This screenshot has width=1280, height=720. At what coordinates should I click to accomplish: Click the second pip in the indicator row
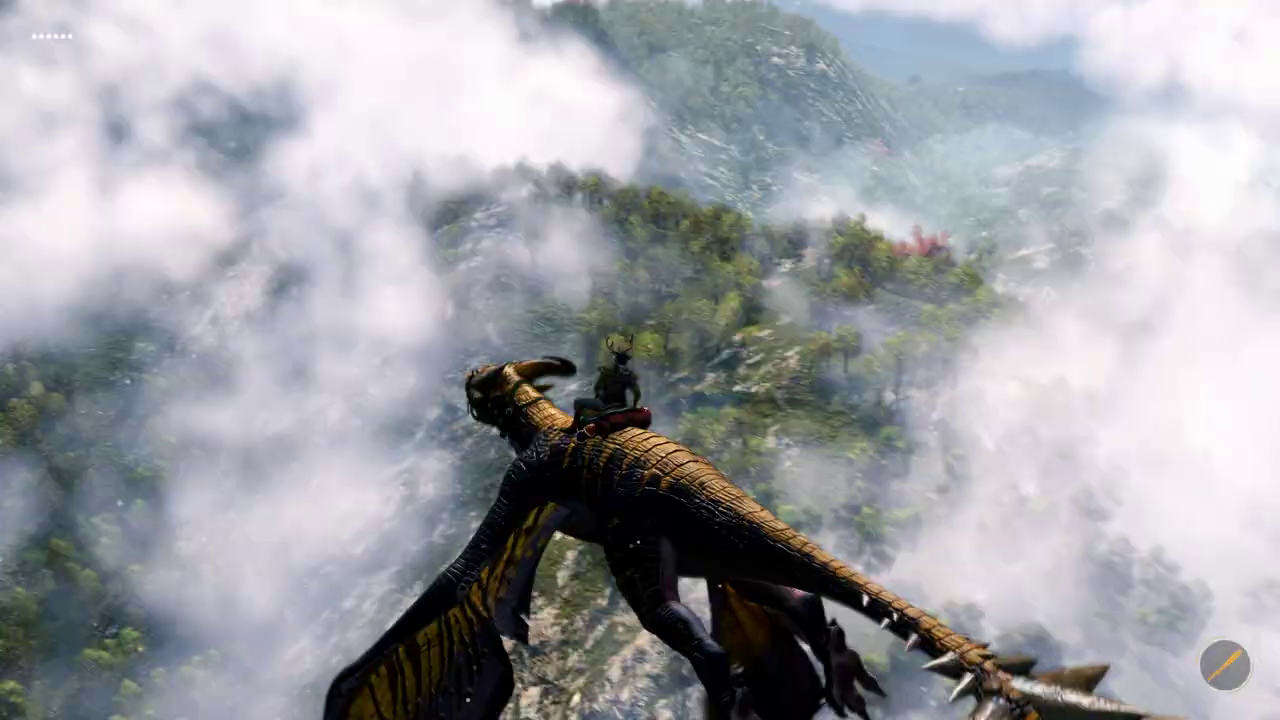(x=40, y=37)
